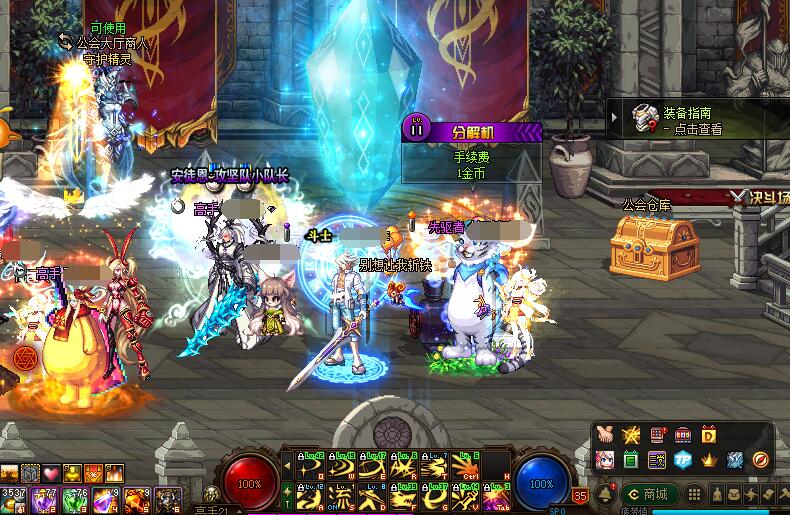Open the yellow D calendar icon
The height and width of the screenshot is (515, 790).
pyautogui.click(x=709, y=435)
